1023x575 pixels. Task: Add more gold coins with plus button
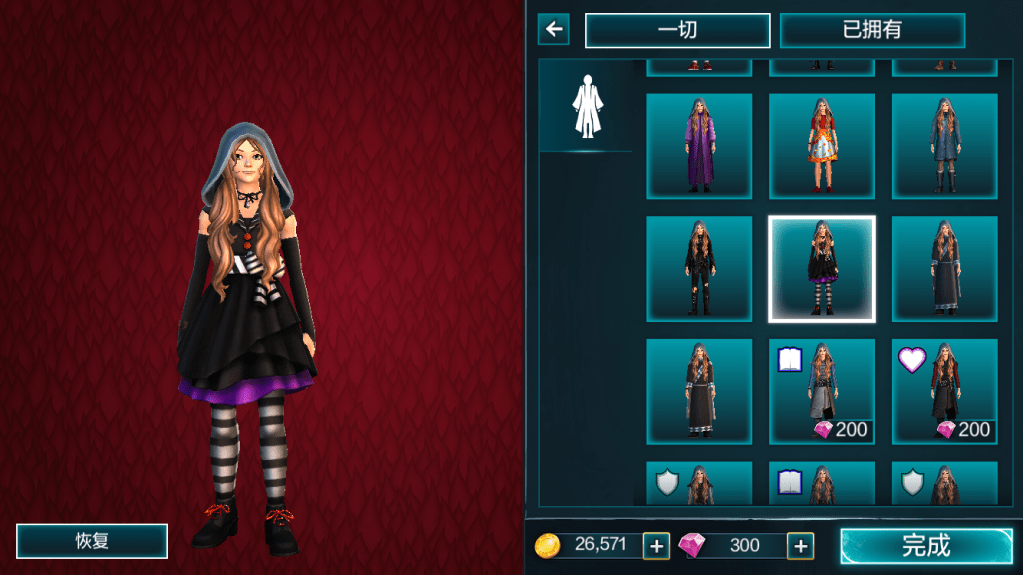[656, 545]
